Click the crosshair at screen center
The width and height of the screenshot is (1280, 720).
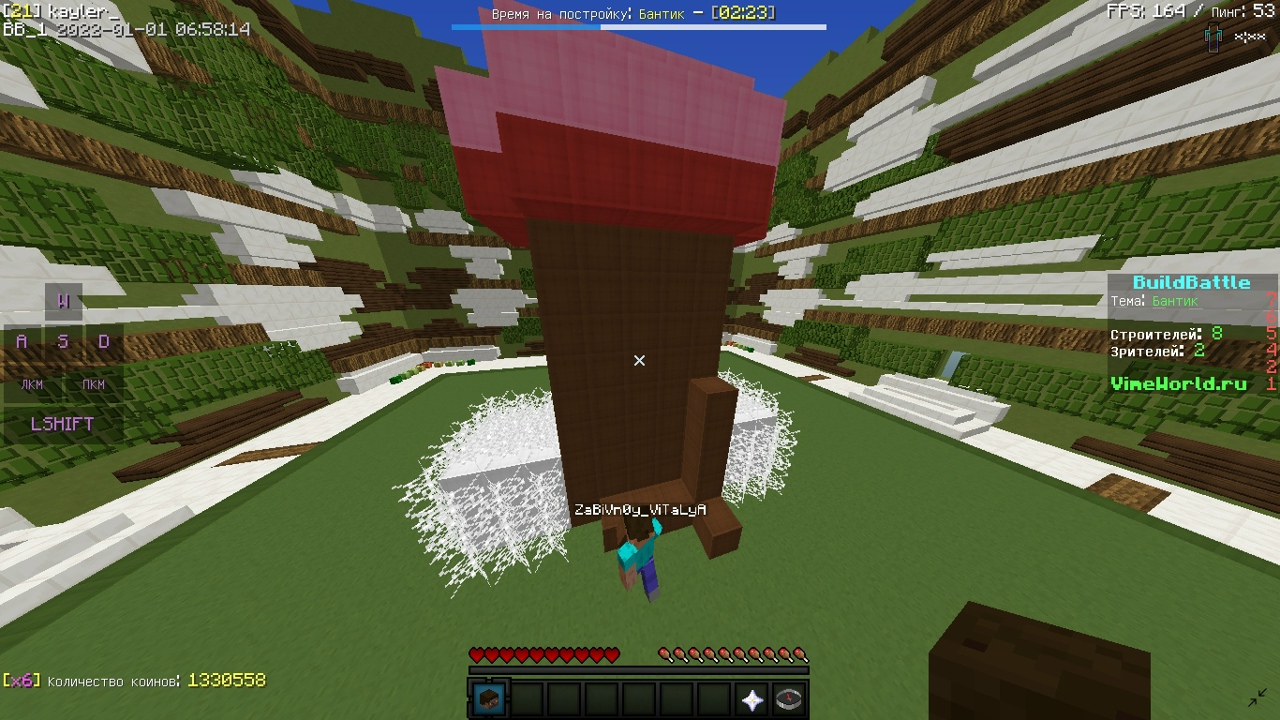[x=640, y=360]
